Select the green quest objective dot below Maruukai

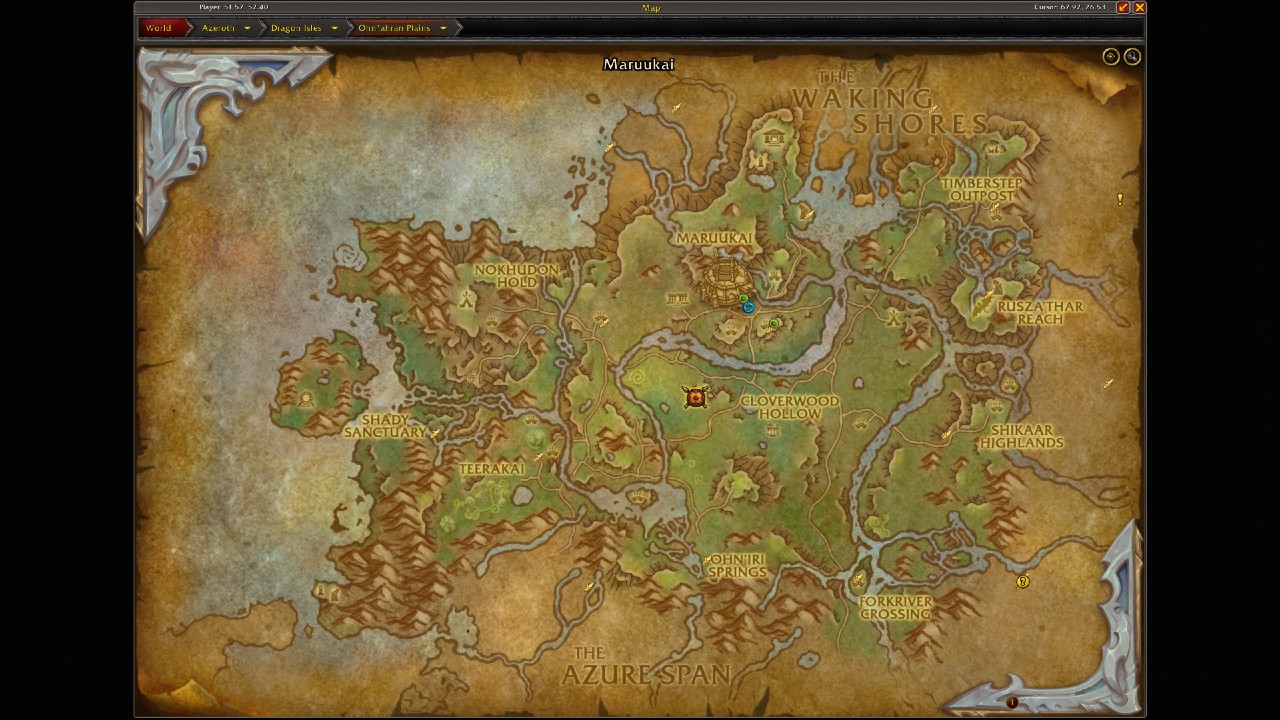click(x=774, y=322)
